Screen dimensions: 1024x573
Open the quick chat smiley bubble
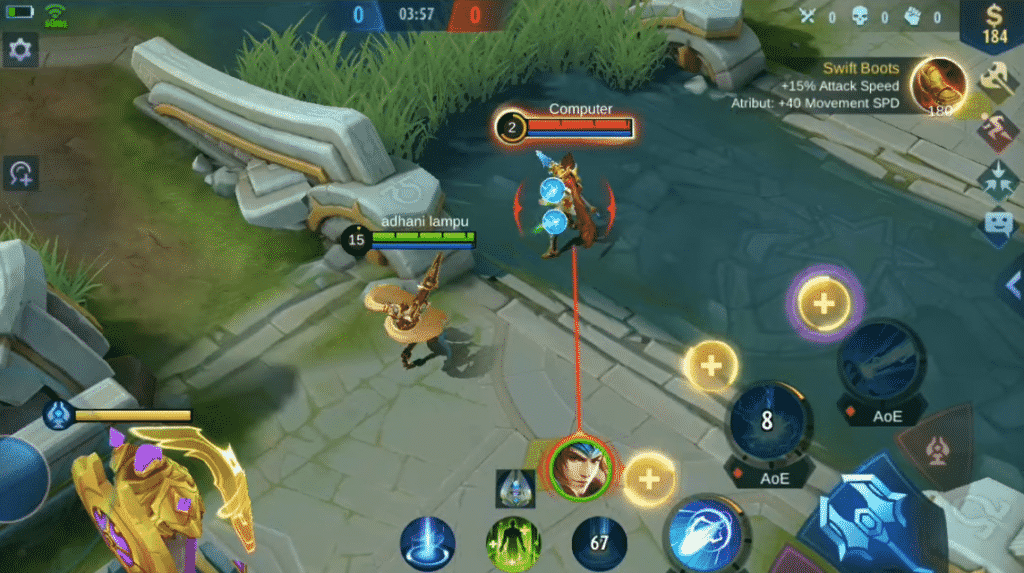(x=998, y=224)
